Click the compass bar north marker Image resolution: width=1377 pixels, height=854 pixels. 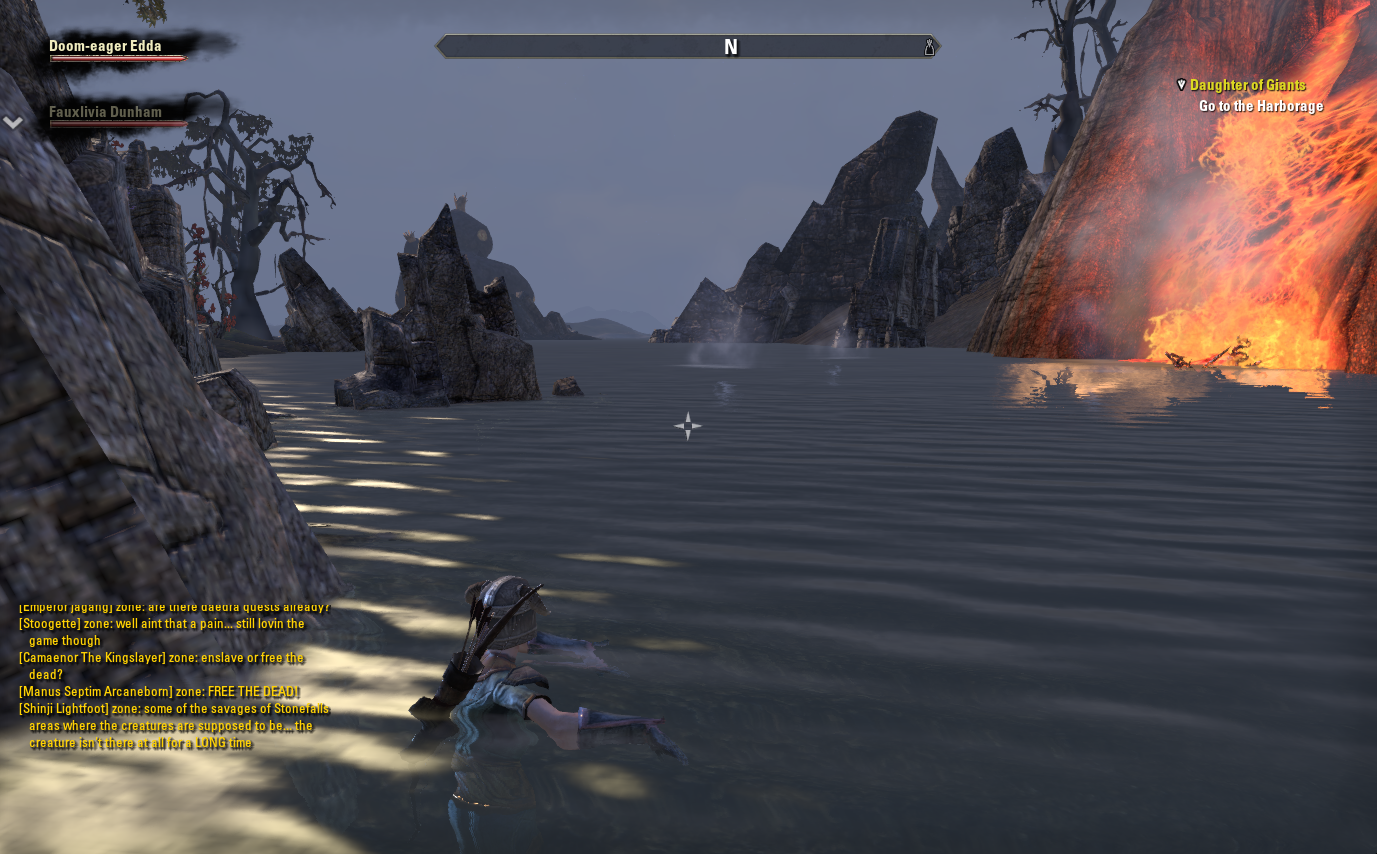[x=731, y=47]
